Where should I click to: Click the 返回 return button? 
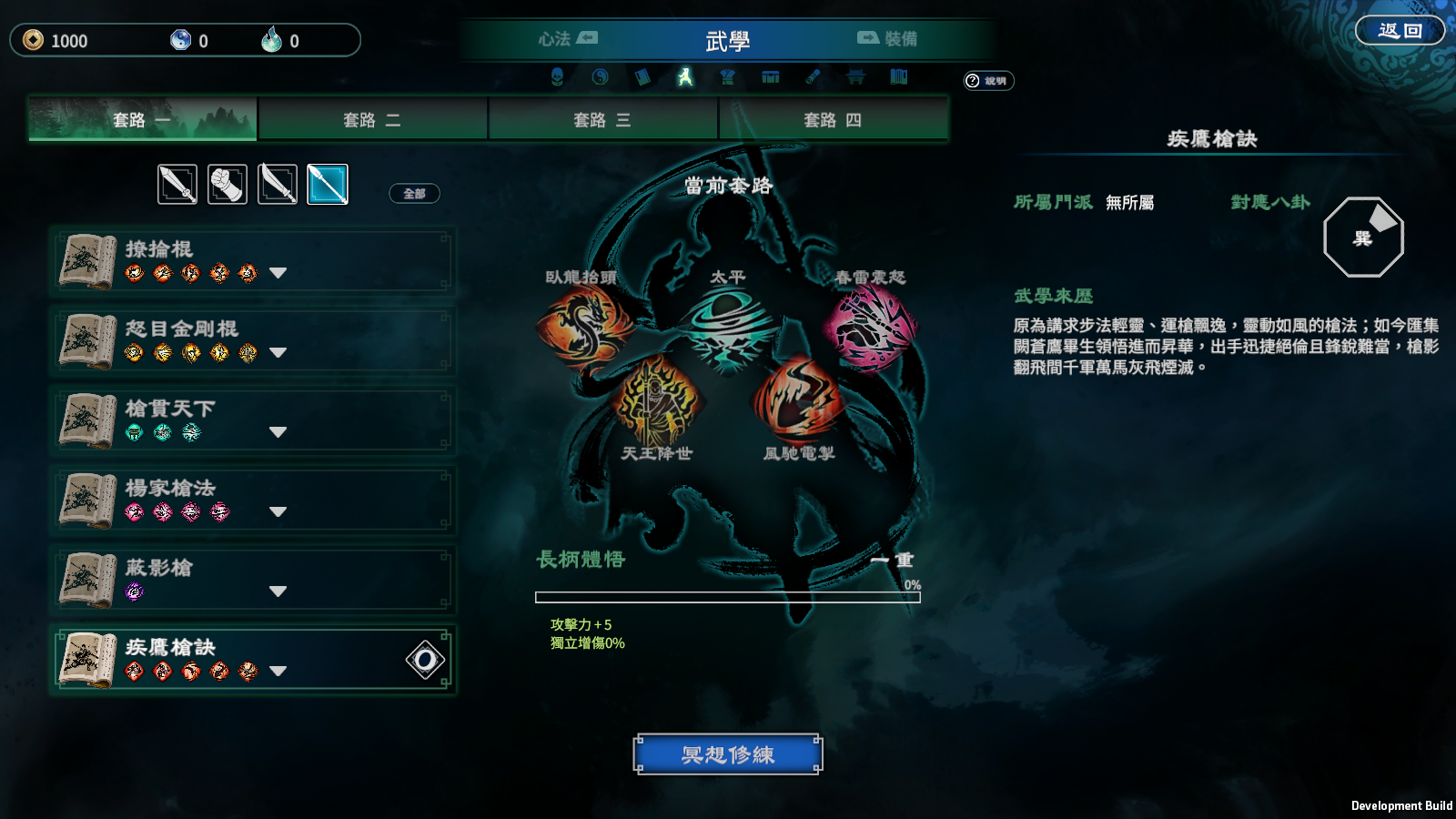tap(1400, 31)
